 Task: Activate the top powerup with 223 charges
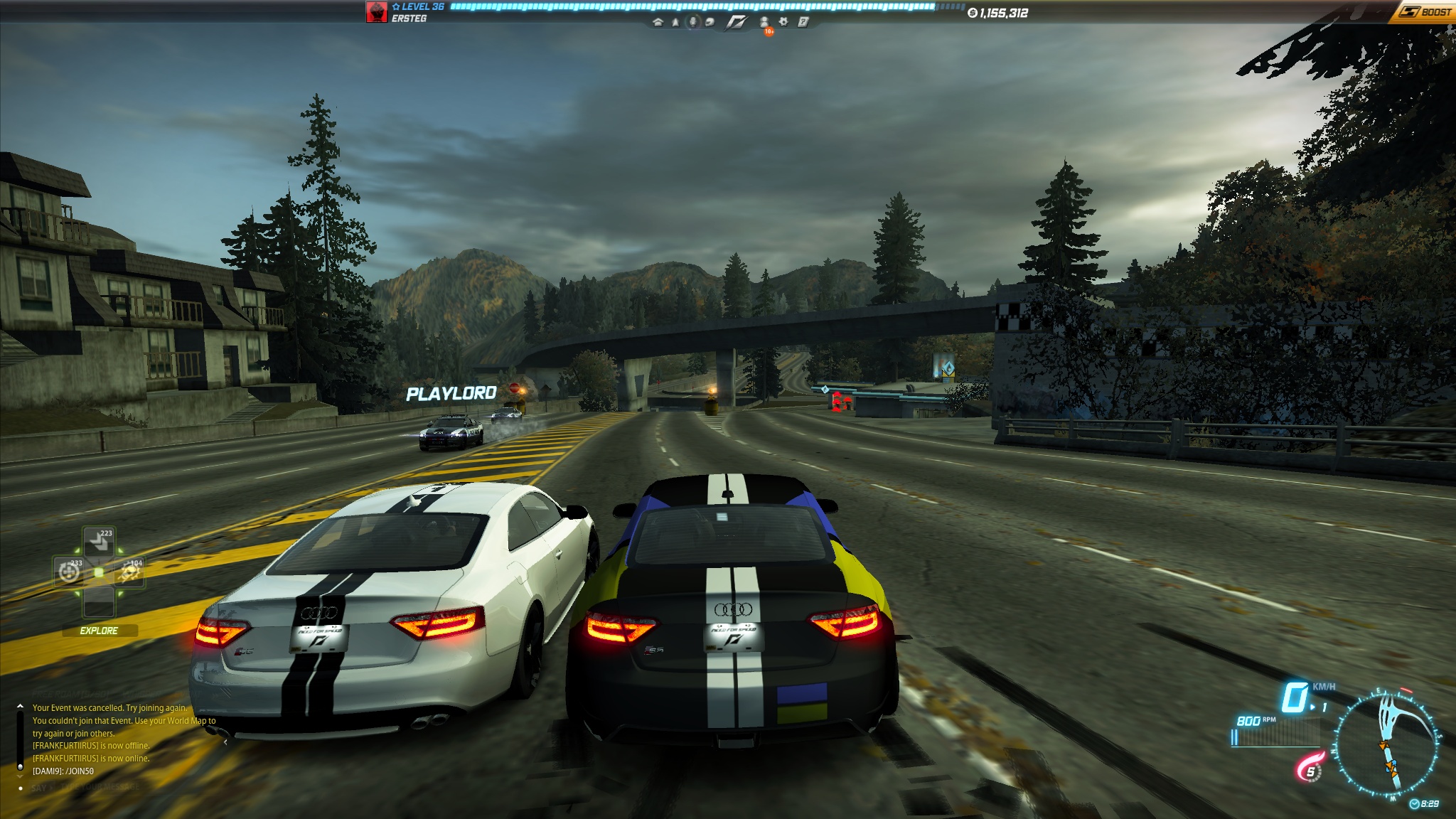[99, 542]
